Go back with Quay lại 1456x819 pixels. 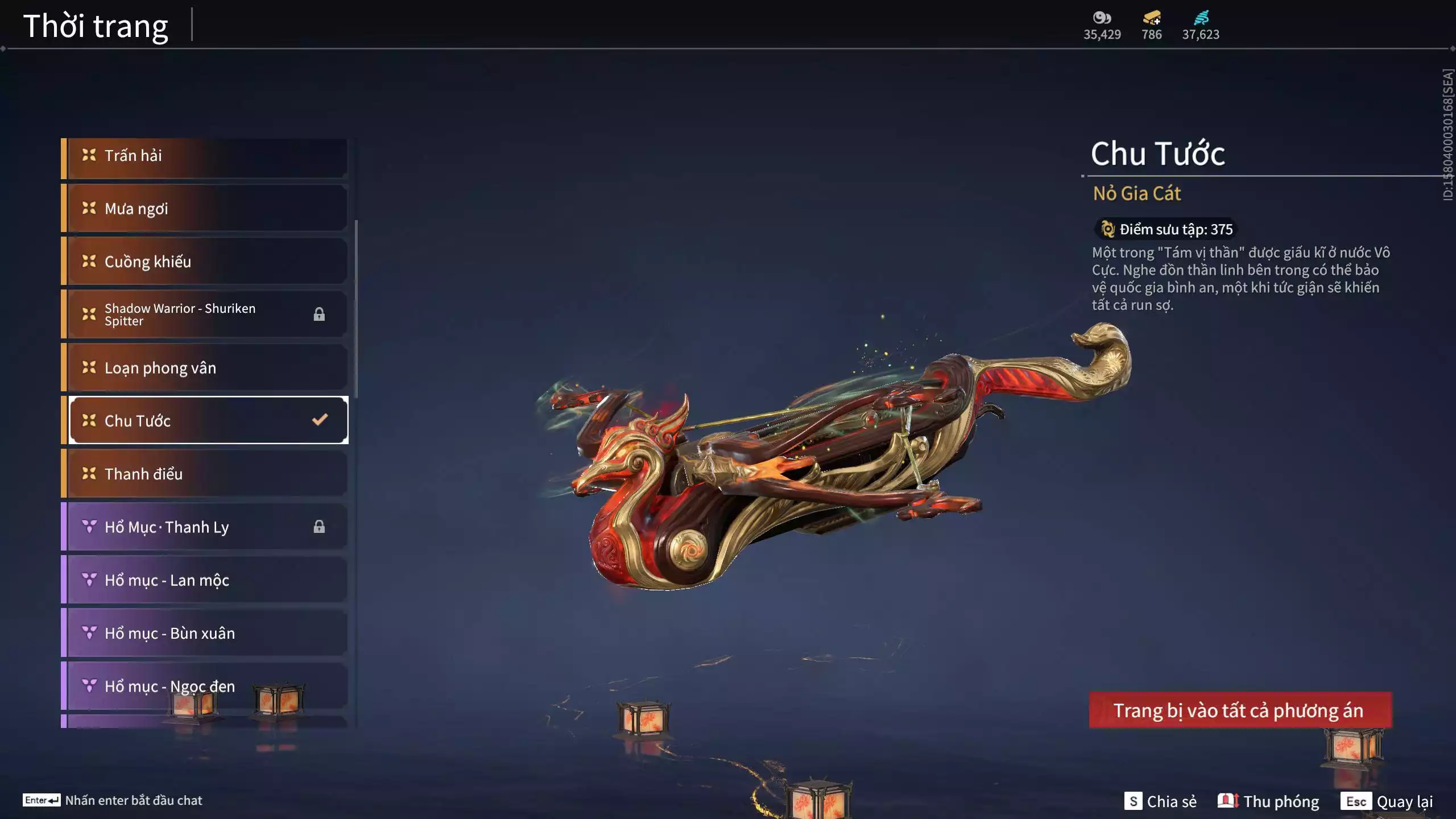point(1387,801)
